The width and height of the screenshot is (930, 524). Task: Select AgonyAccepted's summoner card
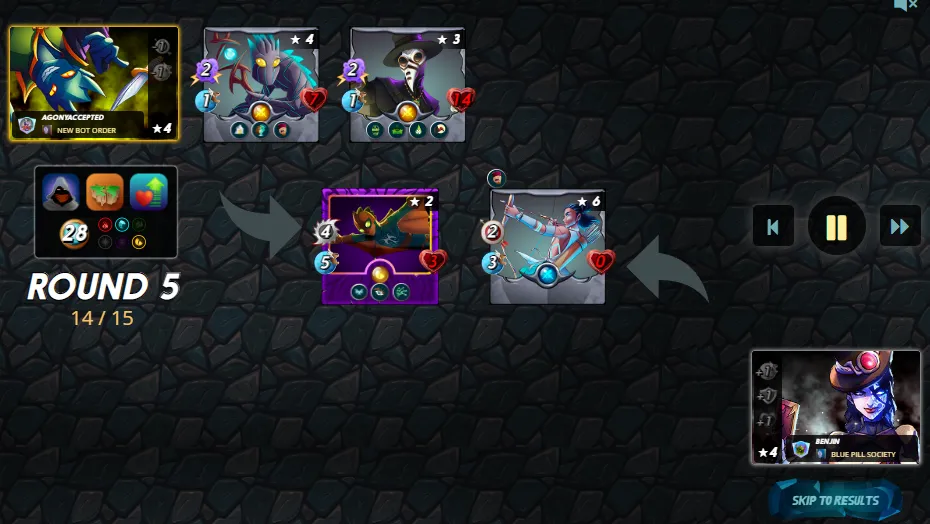94,84
